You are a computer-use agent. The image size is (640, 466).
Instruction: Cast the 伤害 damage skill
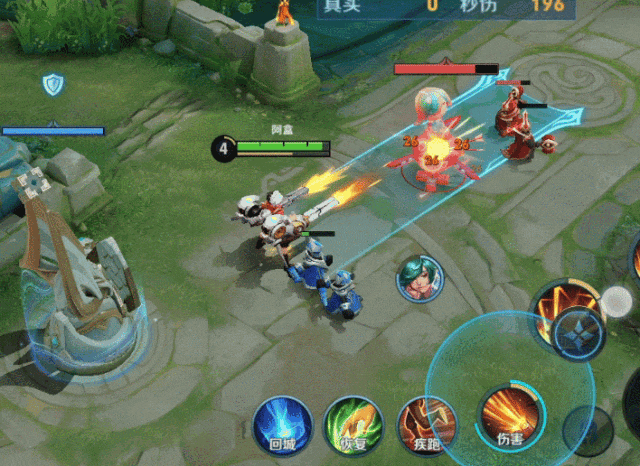click(x=508, y=413)
